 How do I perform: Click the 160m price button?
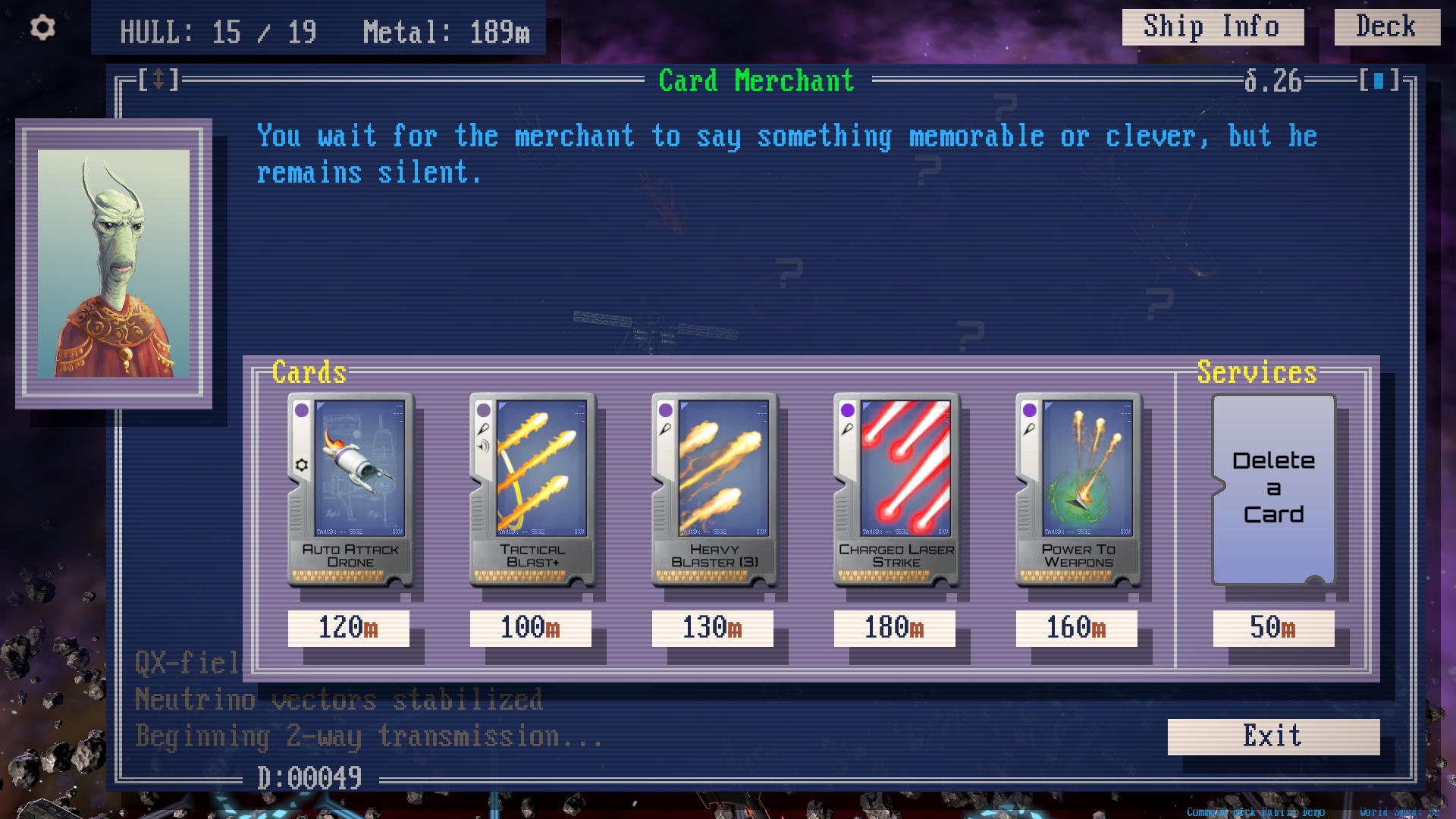point(1076,628)
